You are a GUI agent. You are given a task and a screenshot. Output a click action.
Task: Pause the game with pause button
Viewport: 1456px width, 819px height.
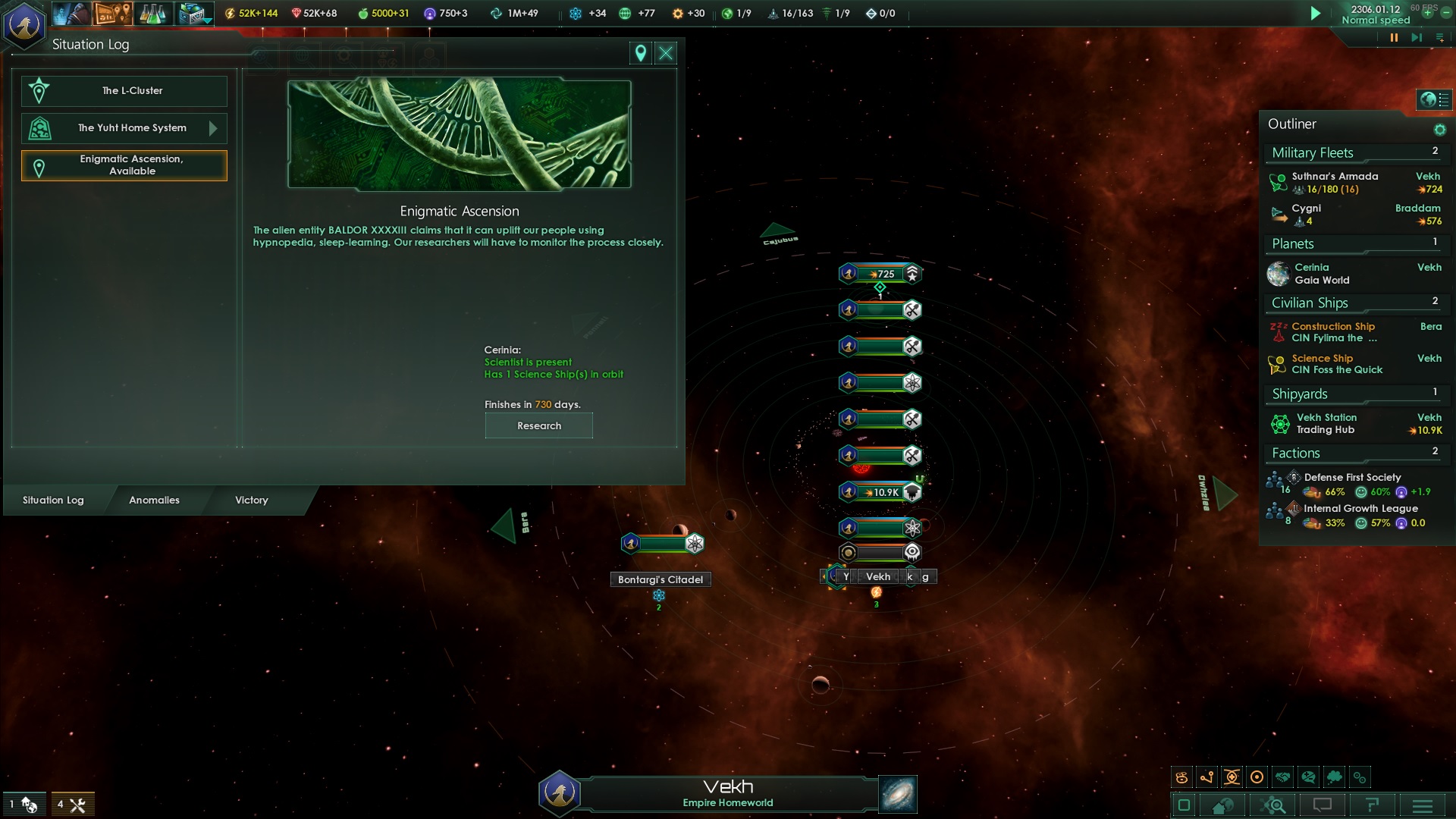[x=1394, y=37]
